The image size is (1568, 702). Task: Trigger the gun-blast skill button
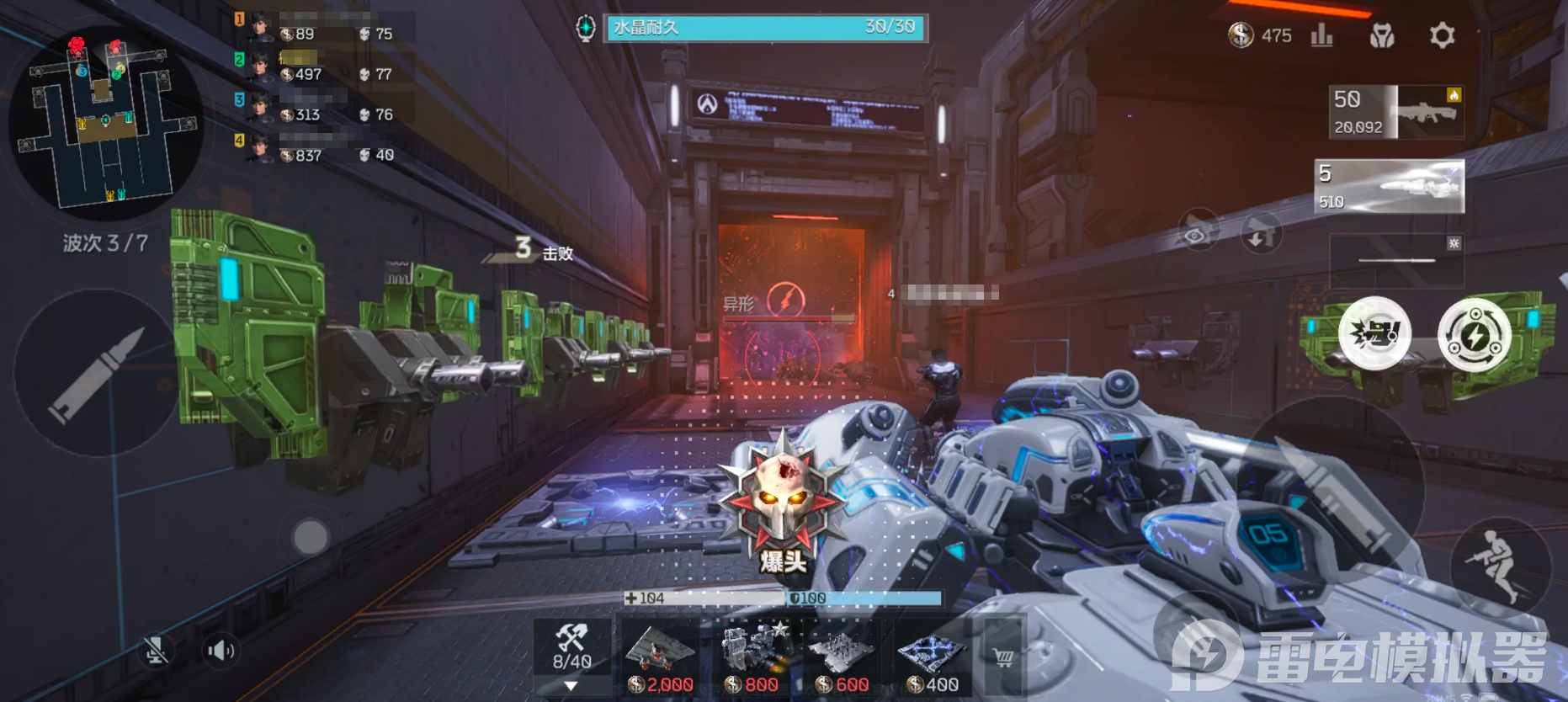click(1374, 333)
